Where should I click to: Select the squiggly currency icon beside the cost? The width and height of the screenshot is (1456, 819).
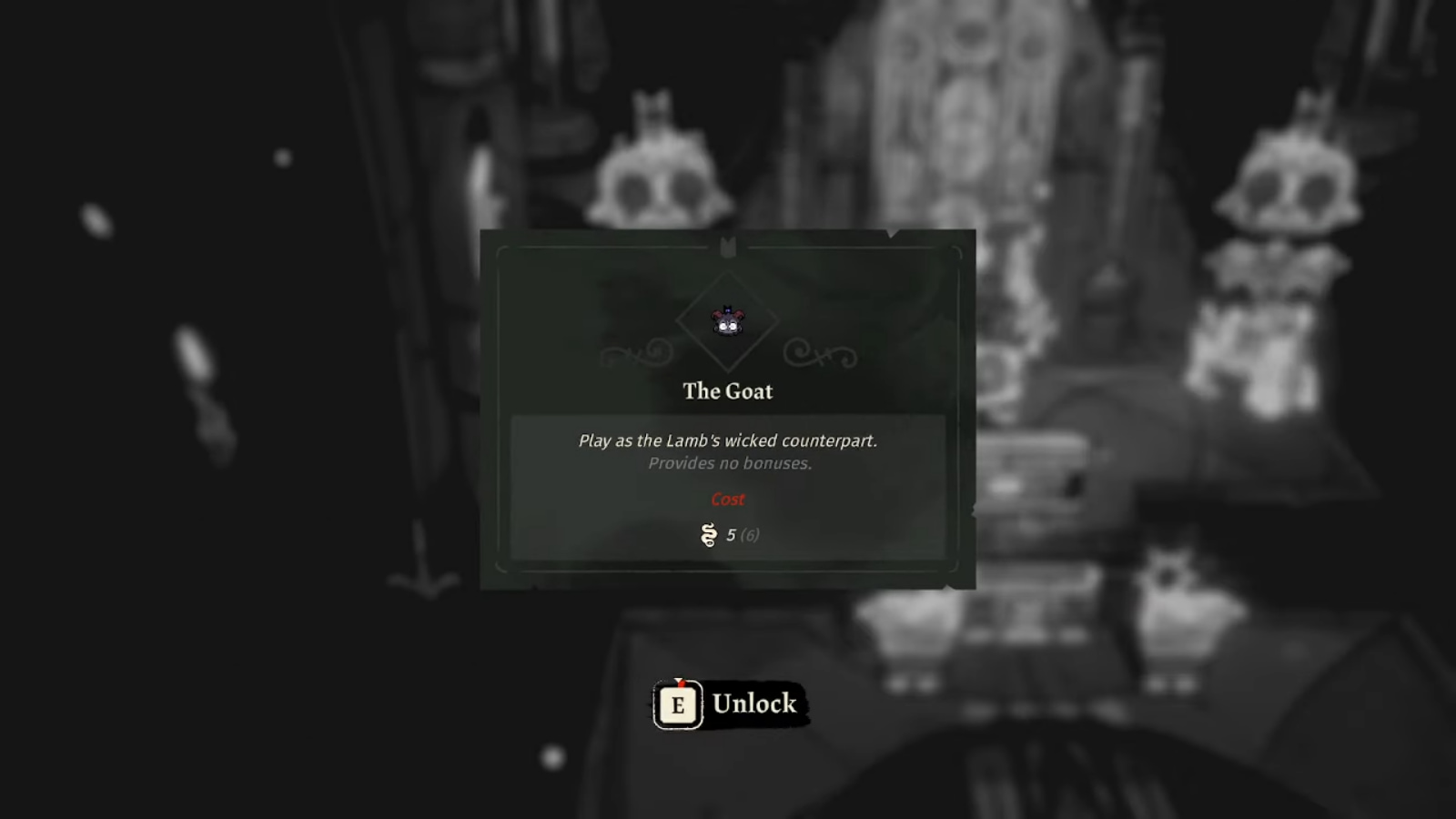click(x=706, y=536)
